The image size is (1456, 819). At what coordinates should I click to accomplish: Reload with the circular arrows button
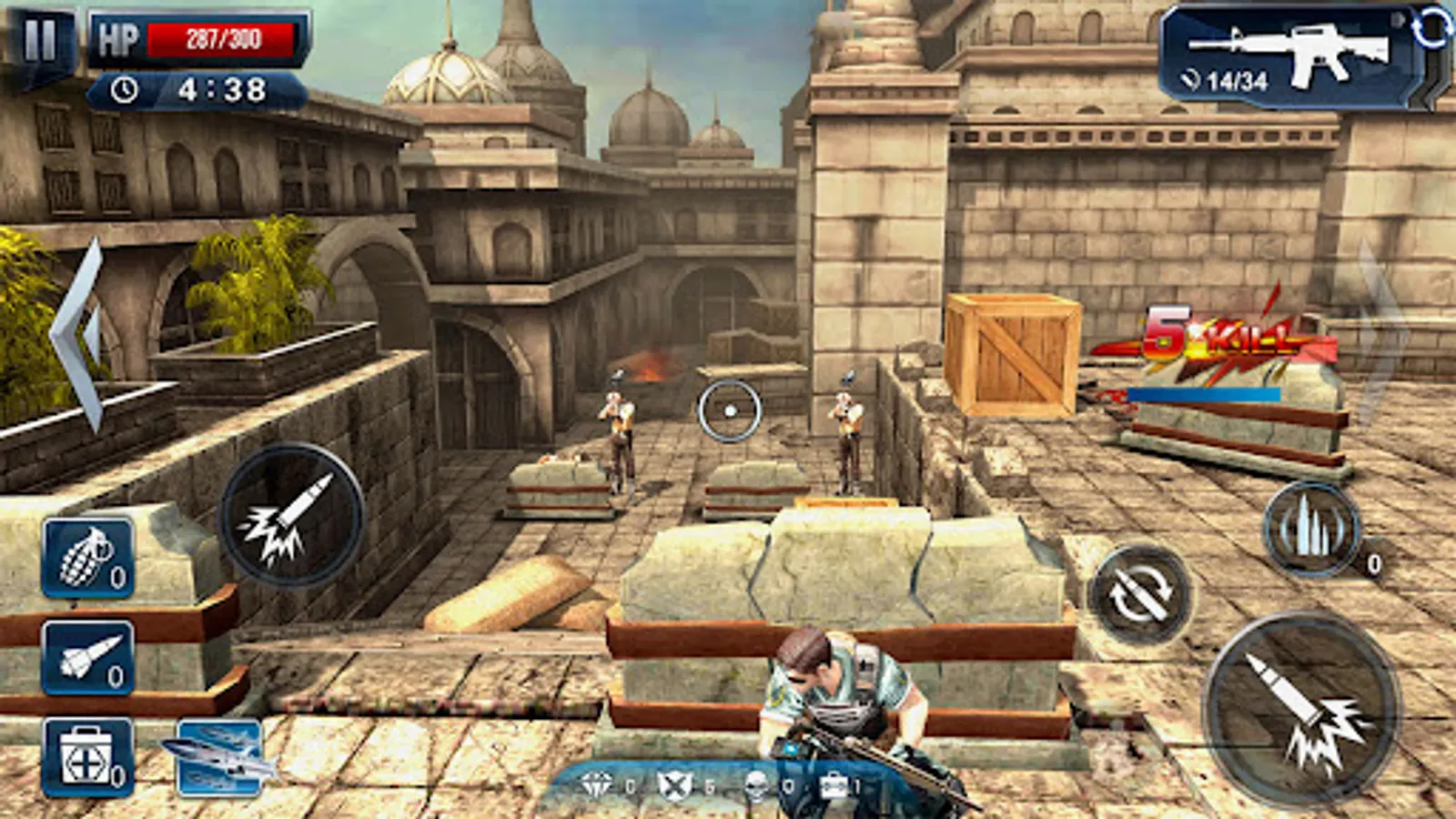[x=1141, y=595]
